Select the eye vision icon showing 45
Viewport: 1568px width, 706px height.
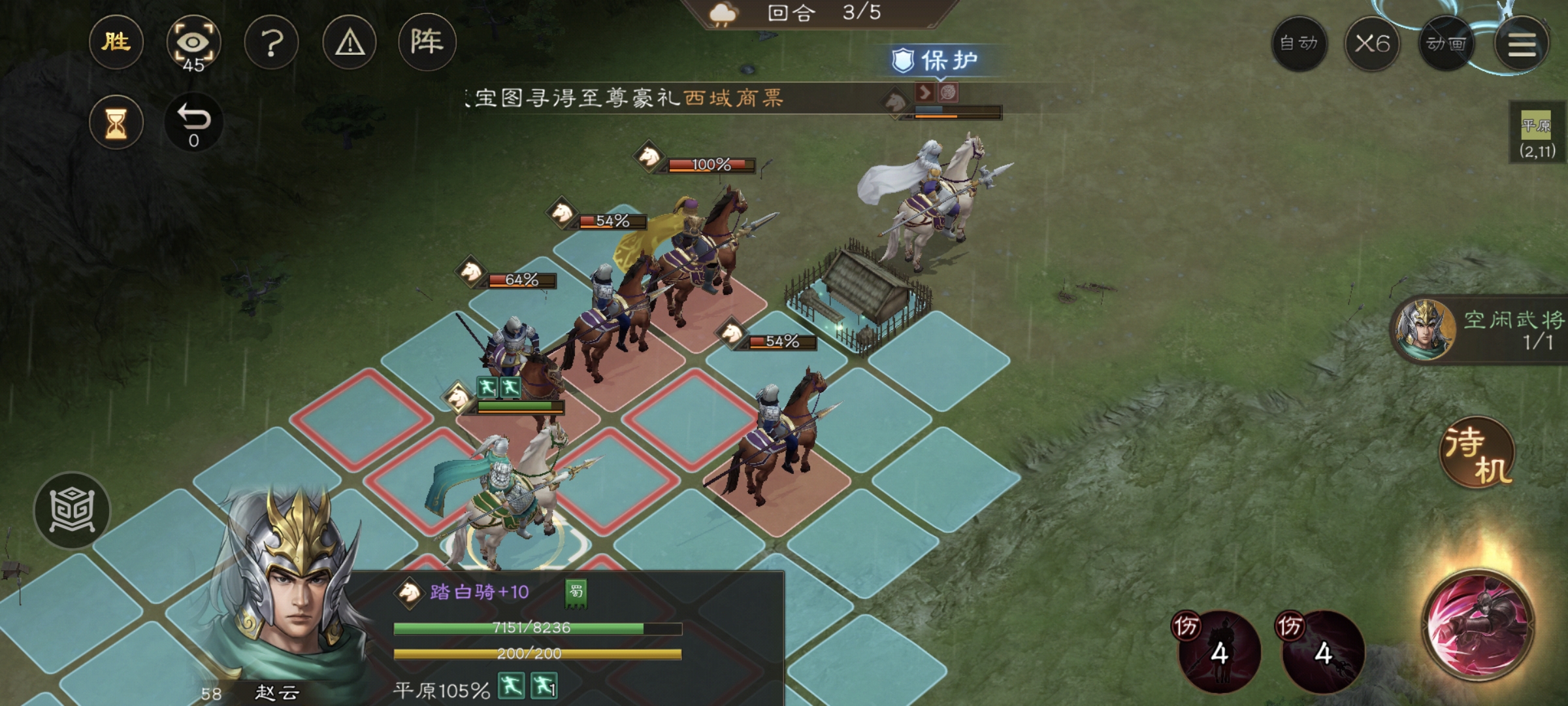coord(195,43)
